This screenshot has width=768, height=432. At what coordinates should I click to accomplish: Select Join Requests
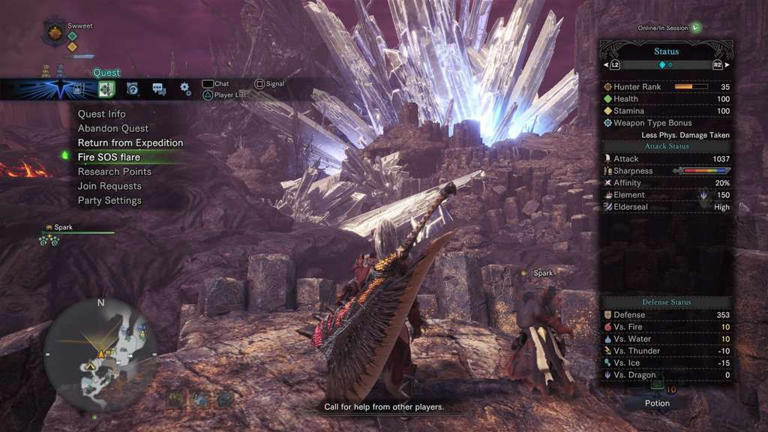click(110, 186)
